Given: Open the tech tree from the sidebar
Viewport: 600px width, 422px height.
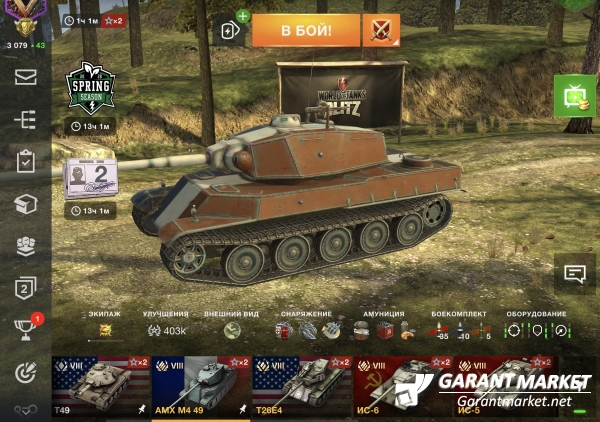Looking at the screenshot, I should tap(25, 119).
